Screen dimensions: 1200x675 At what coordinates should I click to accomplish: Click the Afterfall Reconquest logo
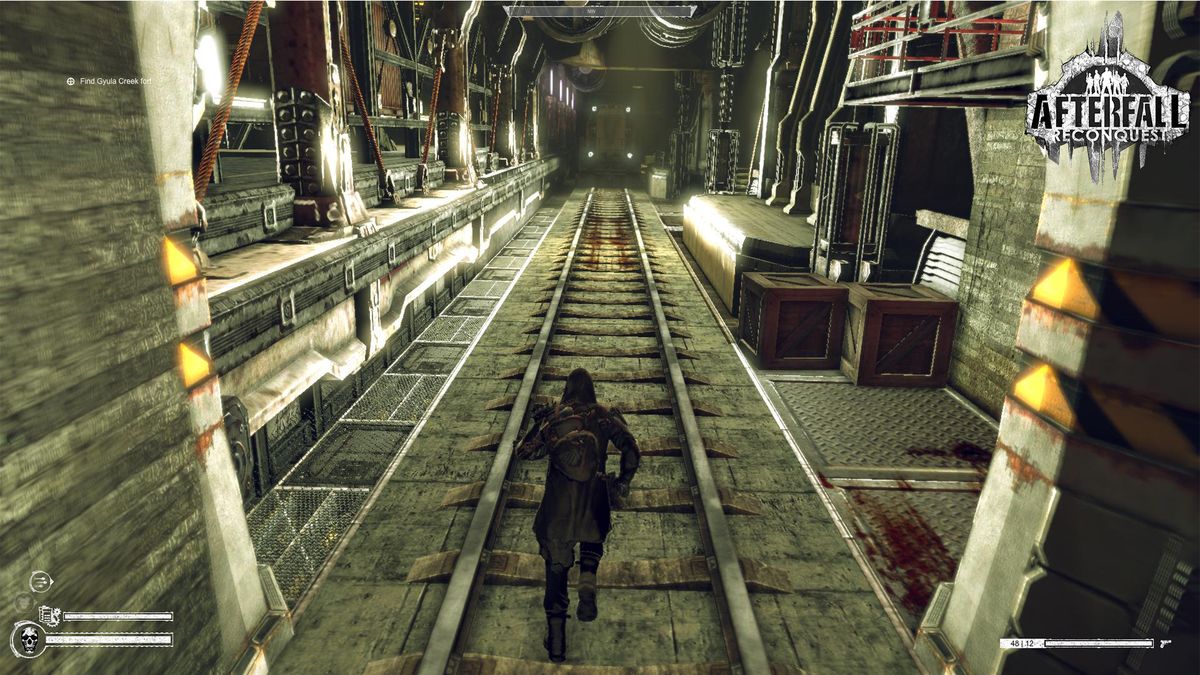point(1106,100)
